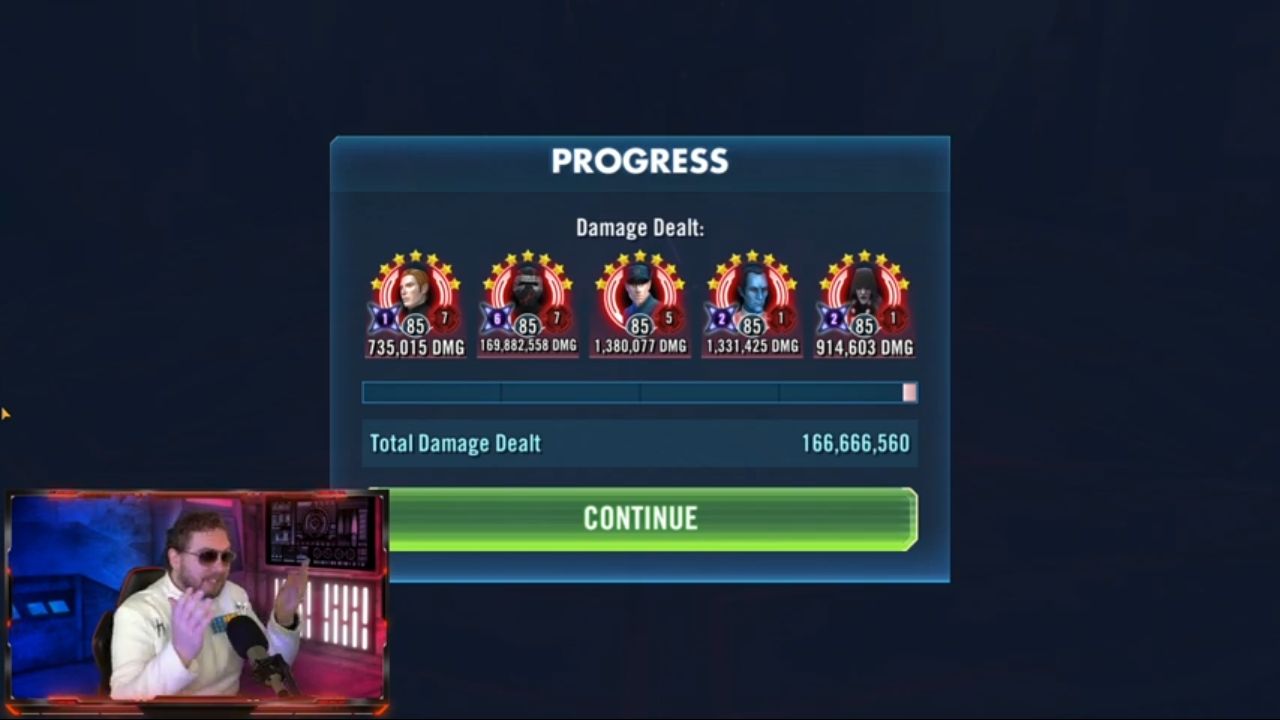The height and width of the screenshot is (720, 1280).
Task: Click the relic 1 badge on Palpatine
Action: pos(895,318)
